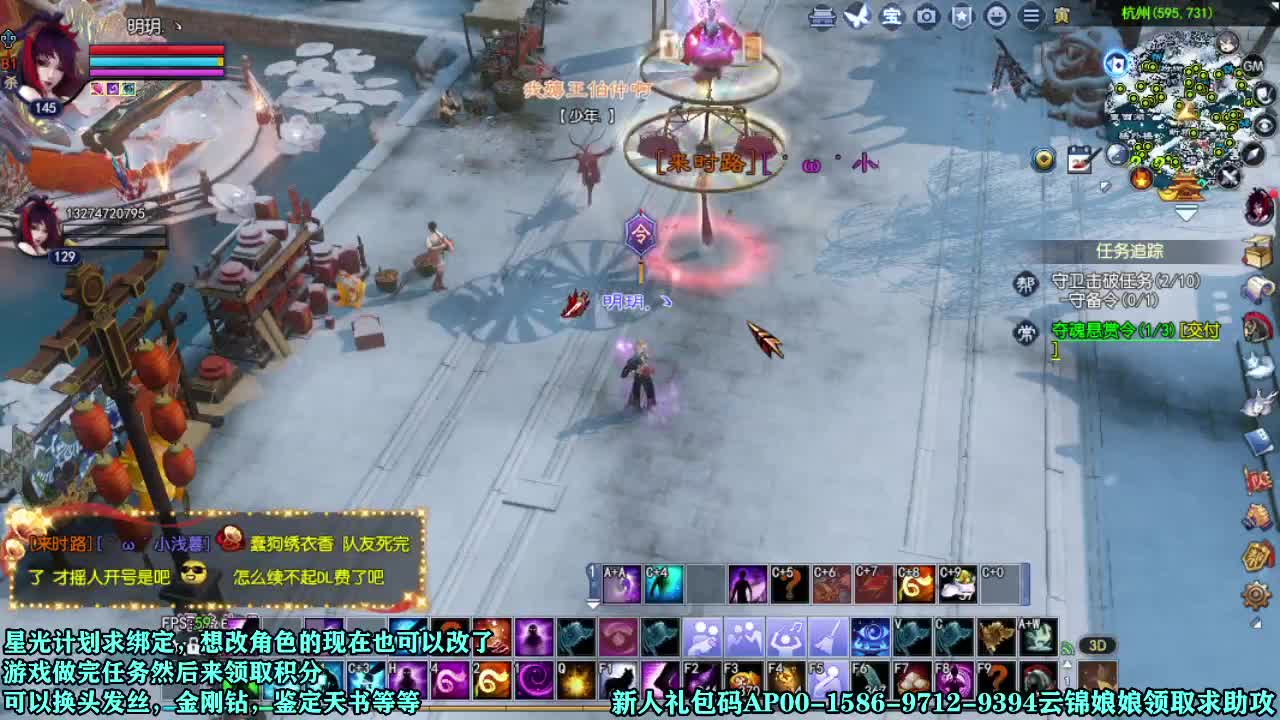Screen dimensions: 1280x720
Task: Click the camera screenshot icon on top toolbar
Action: coord(926,17)
